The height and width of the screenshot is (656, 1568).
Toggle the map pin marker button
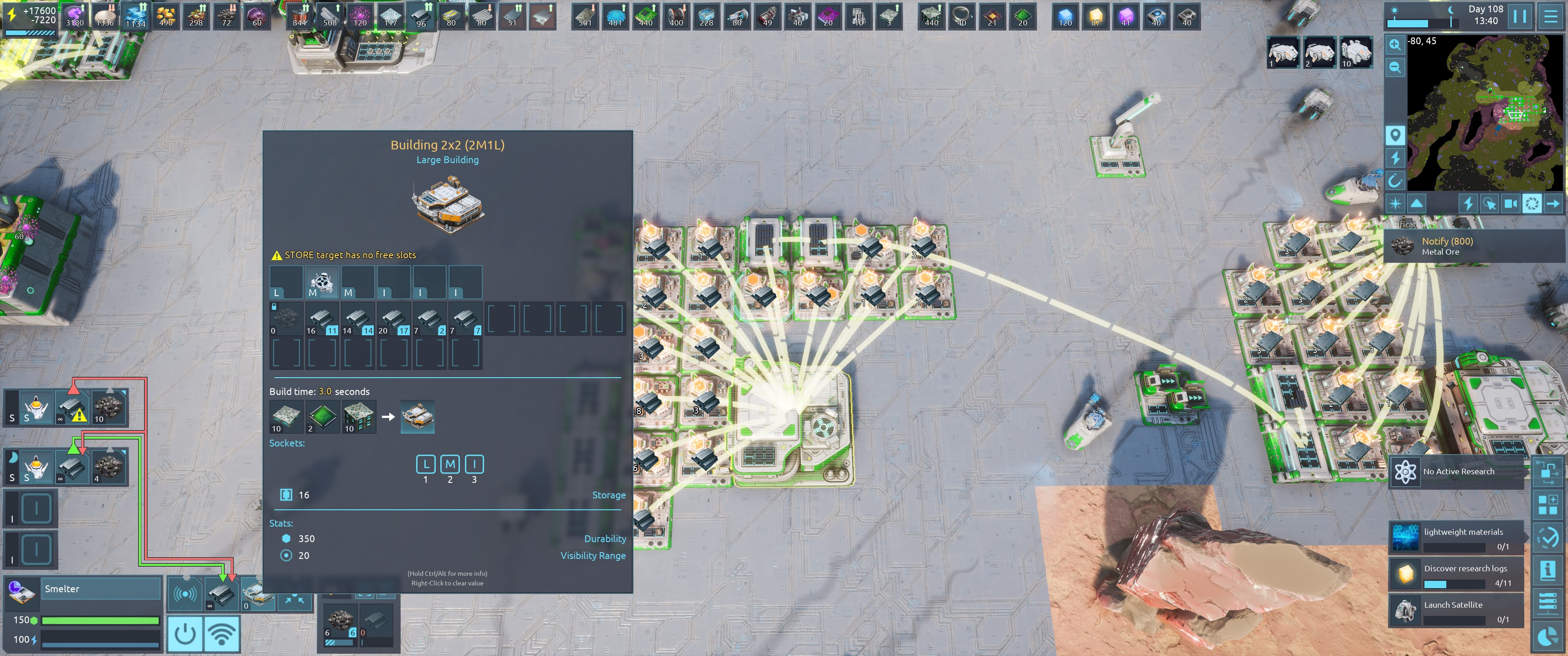(1395, 134)
